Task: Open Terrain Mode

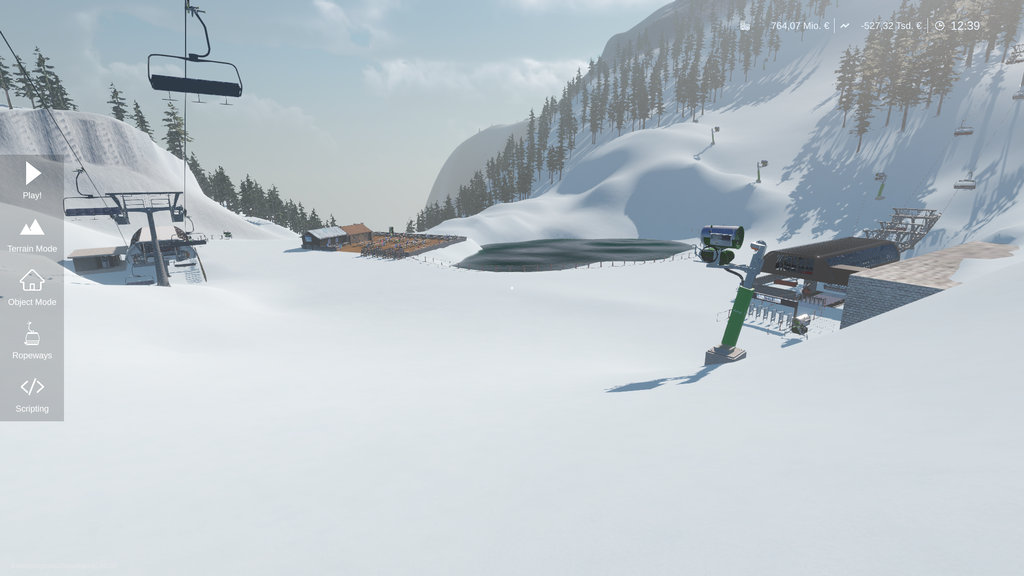Action: tap(32, 234)
